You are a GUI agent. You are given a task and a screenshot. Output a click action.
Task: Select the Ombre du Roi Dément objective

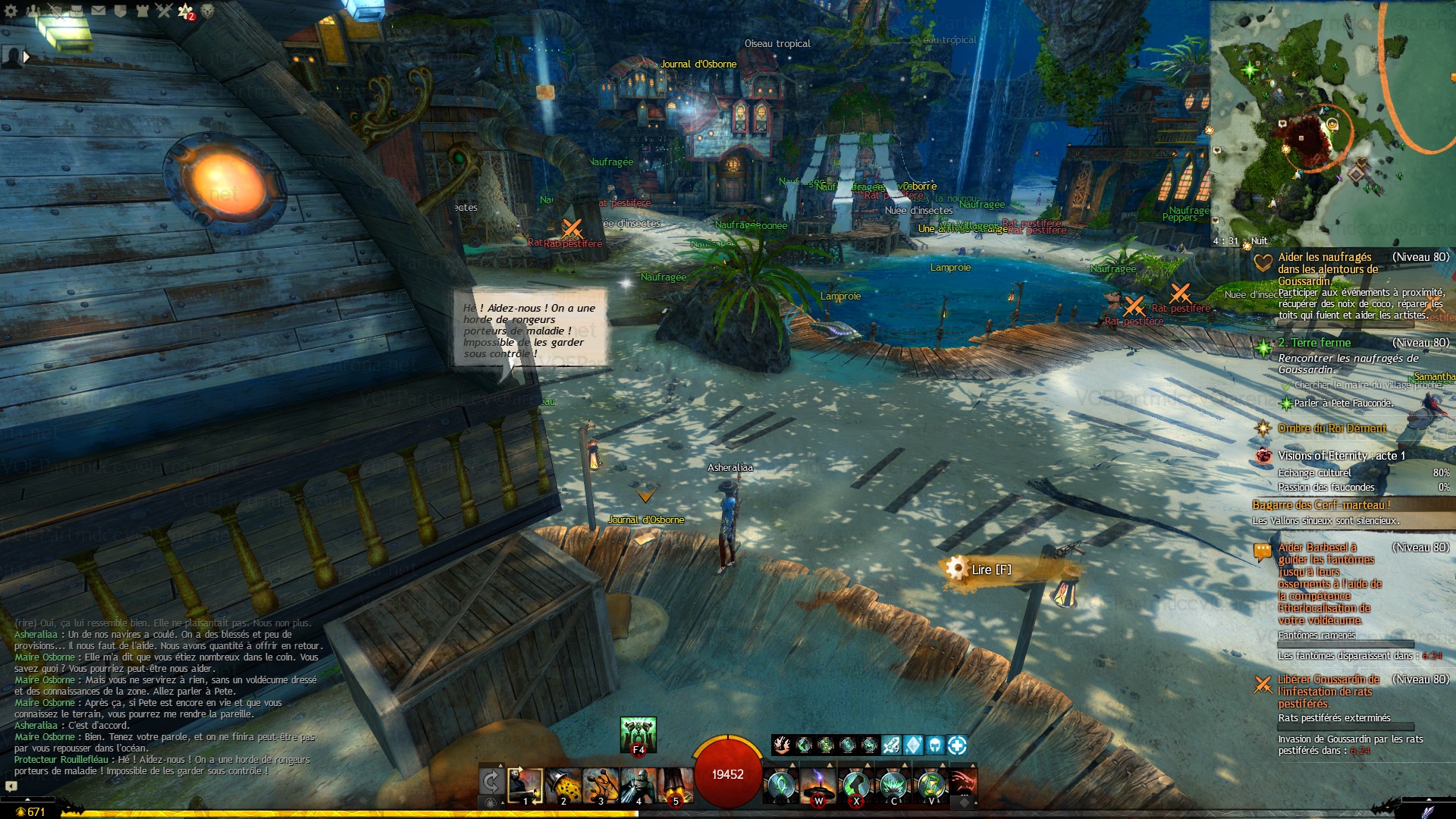[1332, 428]
